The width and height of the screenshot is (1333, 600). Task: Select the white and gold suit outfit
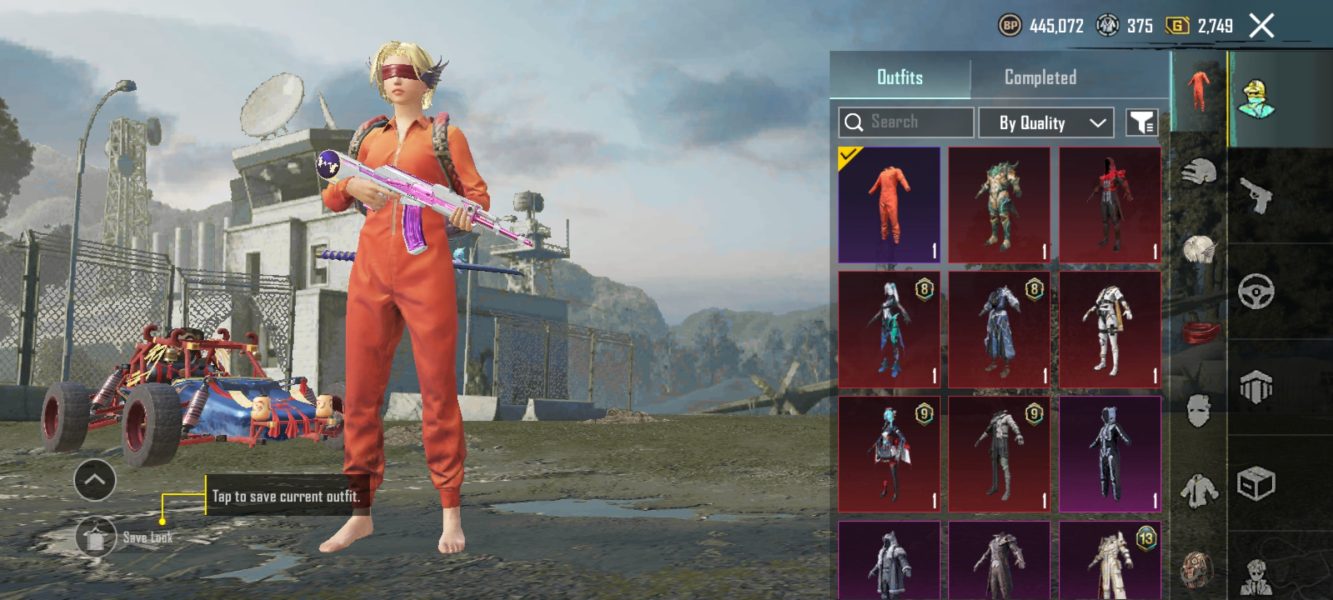click(1110, 329)
